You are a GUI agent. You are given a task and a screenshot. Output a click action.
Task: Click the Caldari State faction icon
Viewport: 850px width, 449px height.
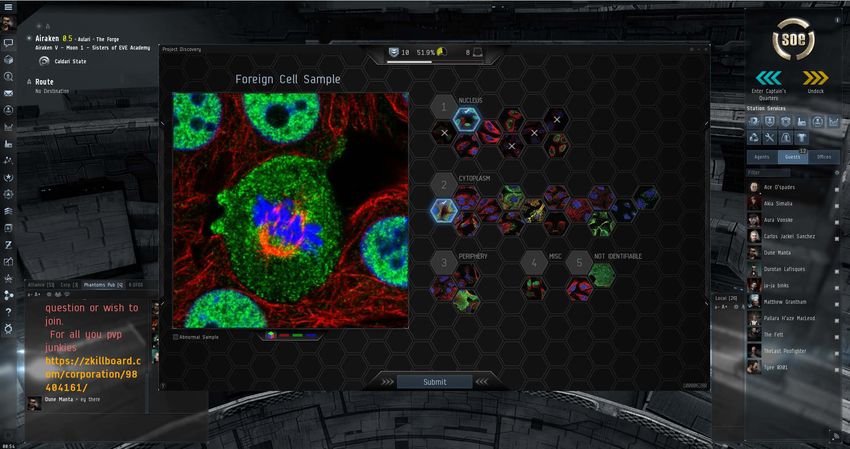pos(44,61)
